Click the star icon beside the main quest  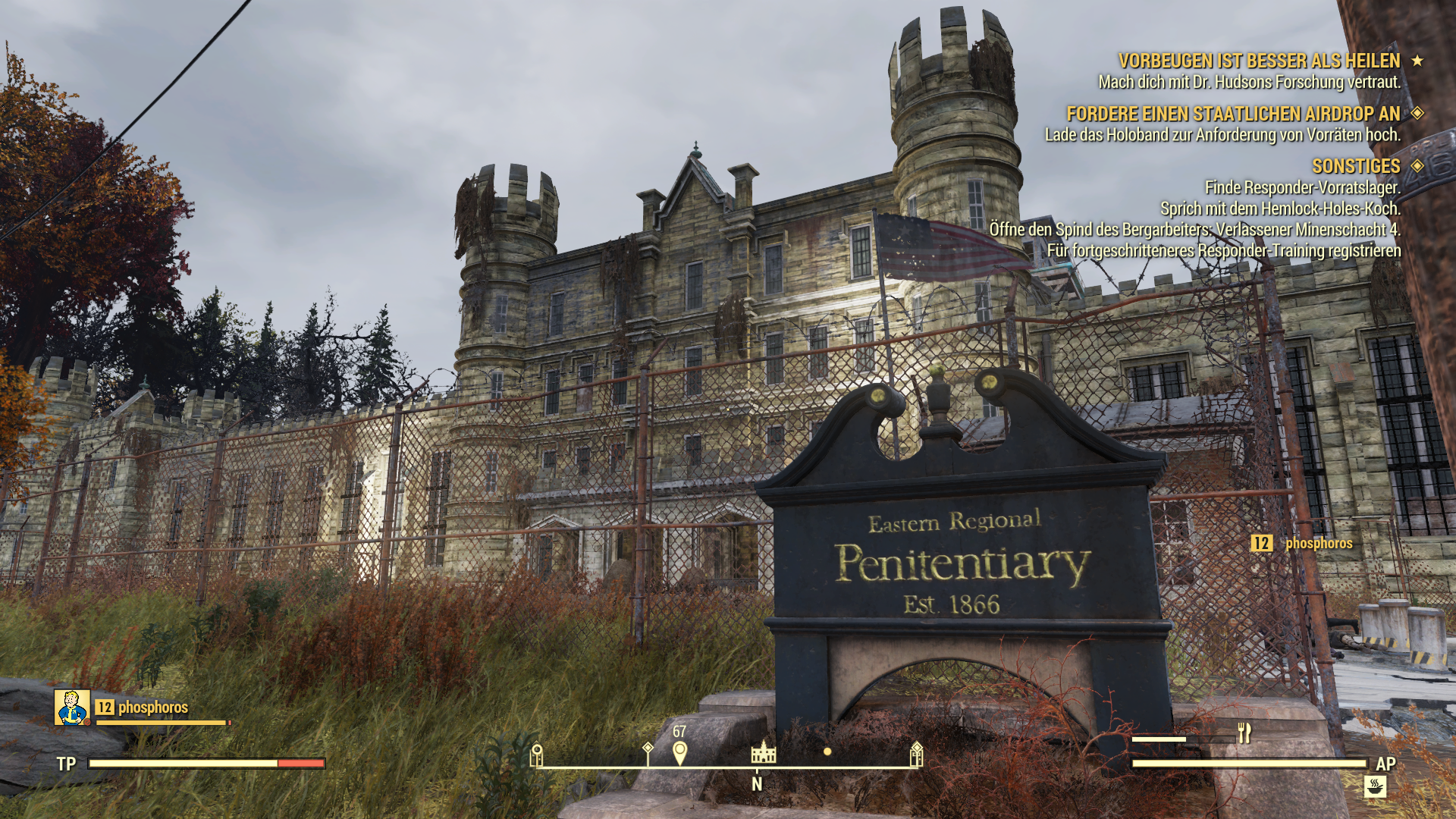1417,61
